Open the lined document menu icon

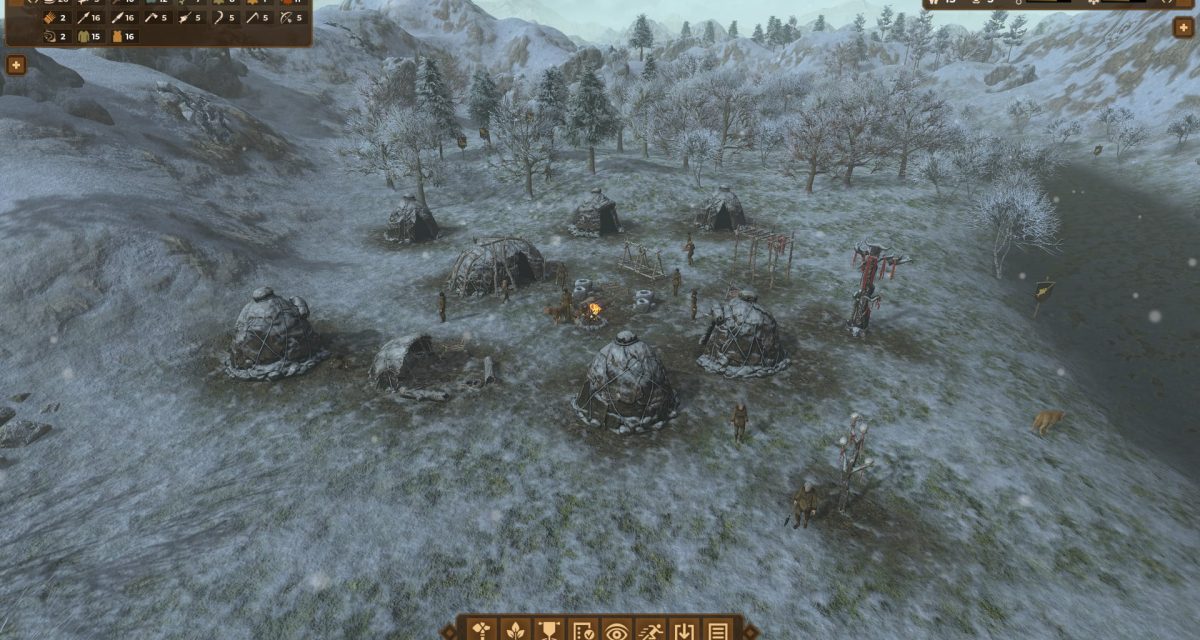click(717, 630)
